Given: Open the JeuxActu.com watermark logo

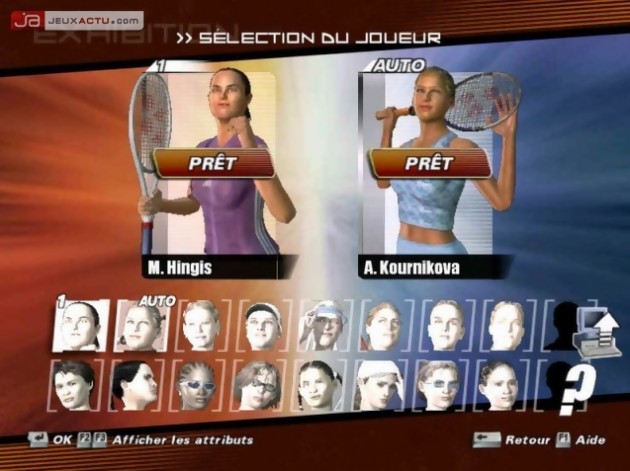Looking at the screenshot, I should click(x=77, y=20).
